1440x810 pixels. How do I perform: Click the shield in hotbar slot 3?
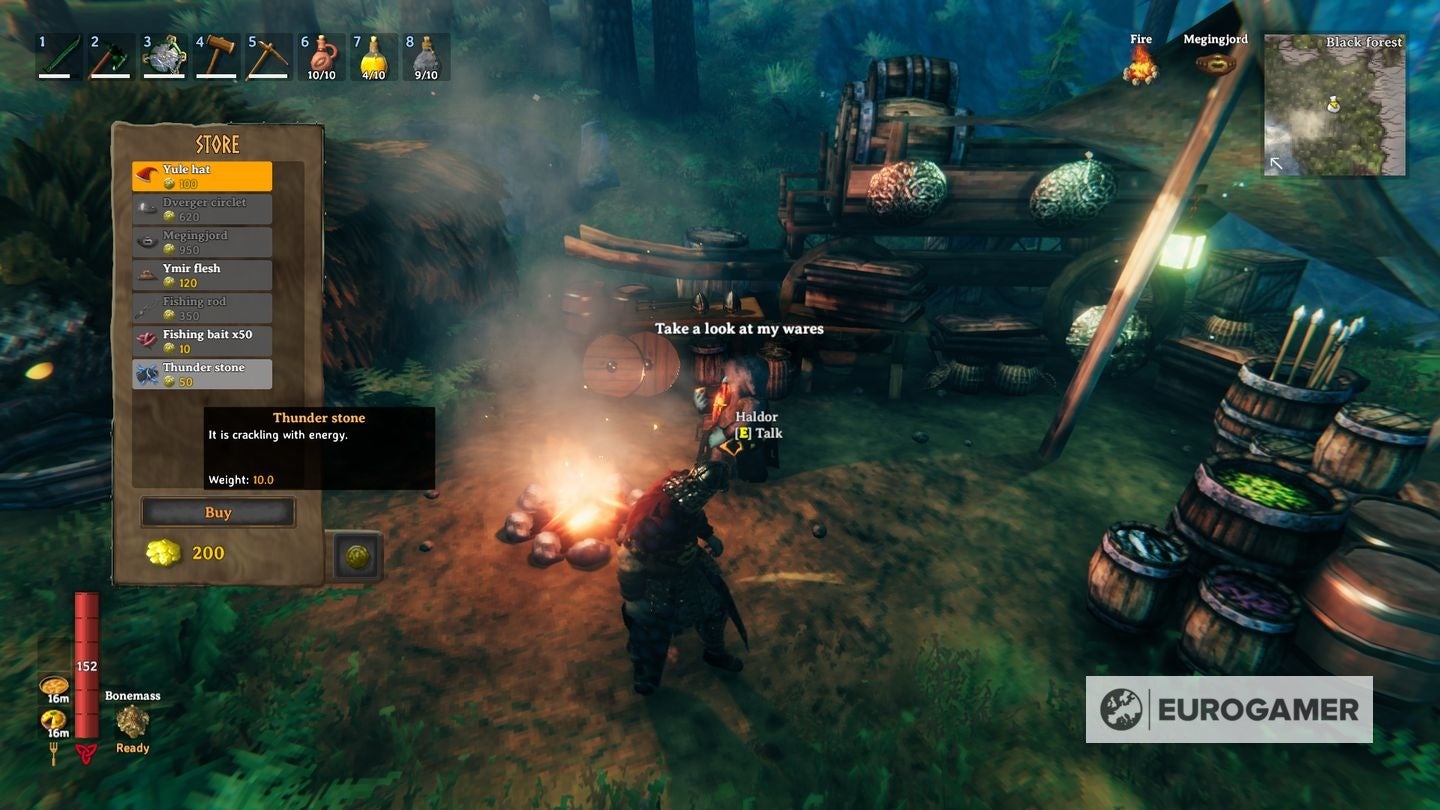coord(163,57)
